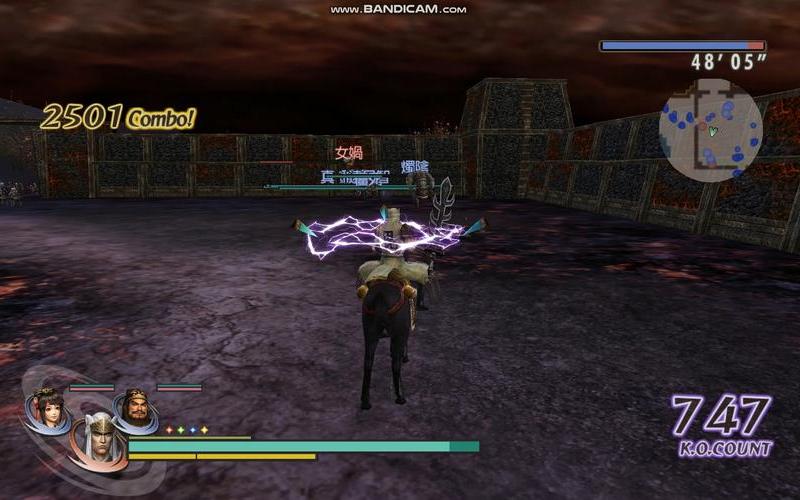Image resolution: width=800 pixels, height=500 pixels.
Task: Select the active white-helmet character portrait
Action: [x=97, y=438]
